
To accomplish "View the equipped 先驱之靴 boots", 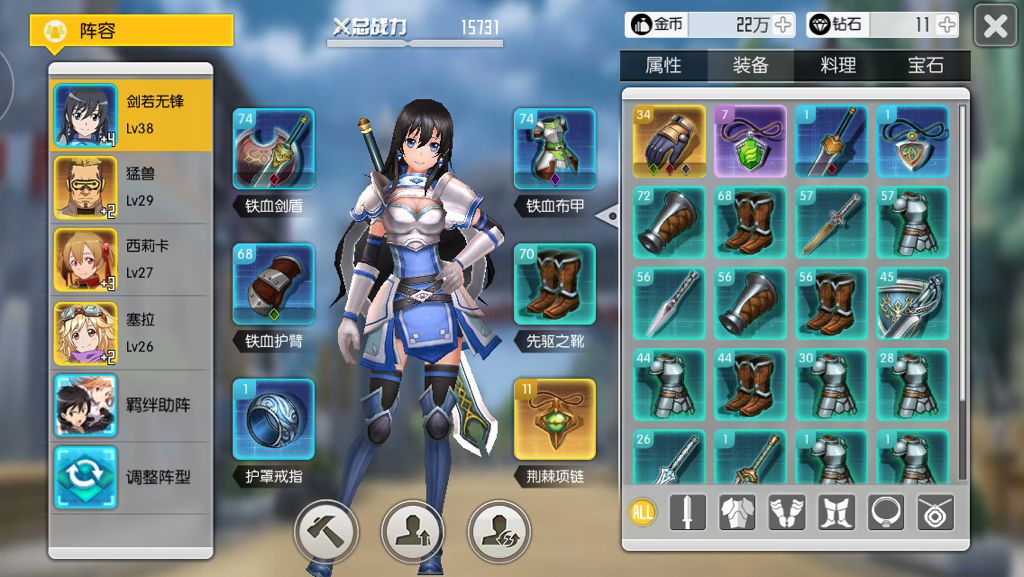I will coord(554,284).
